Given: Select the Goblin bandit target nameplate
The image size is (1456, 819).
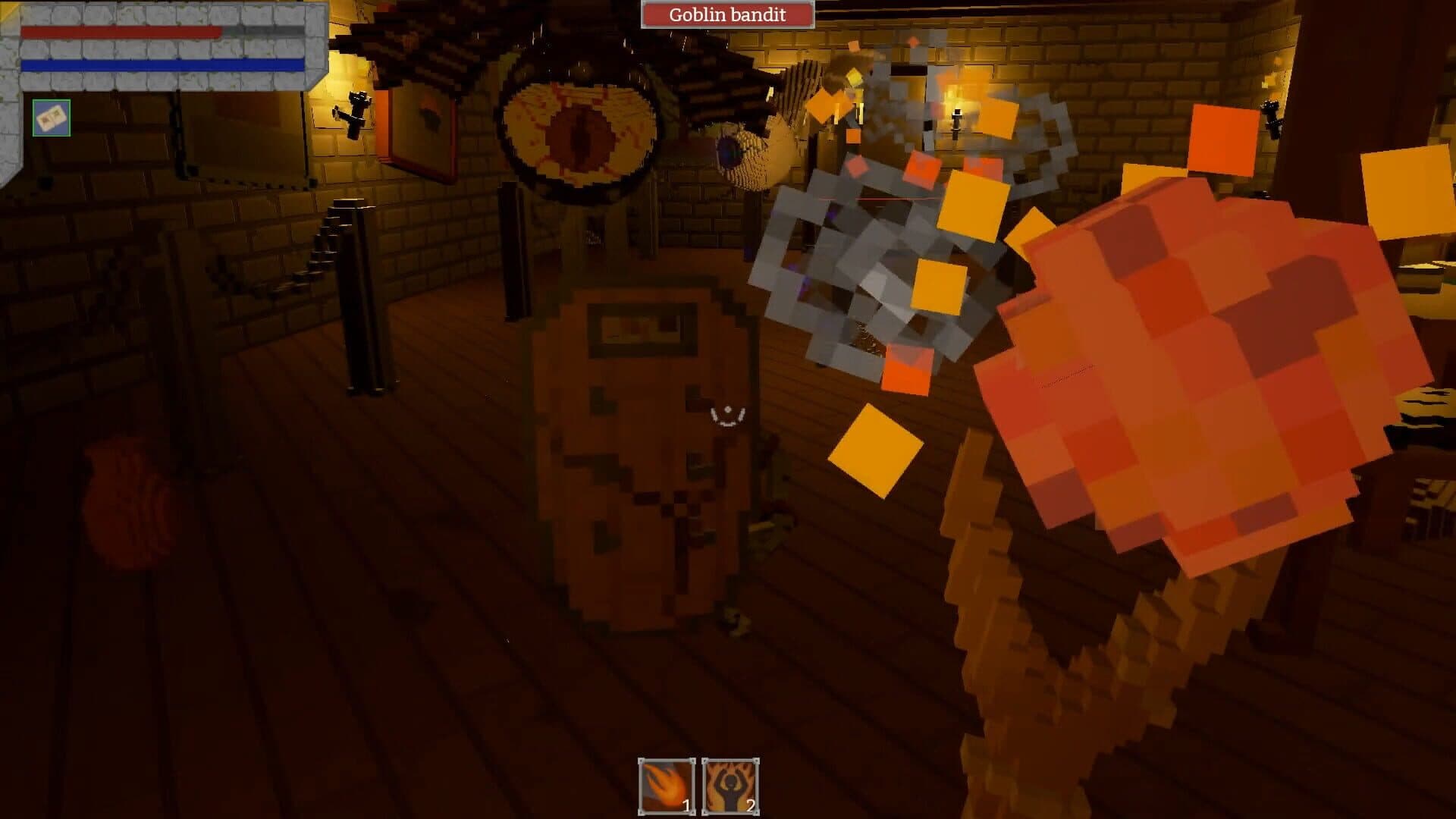Looking at the screenshot, I should pos(727,14).
